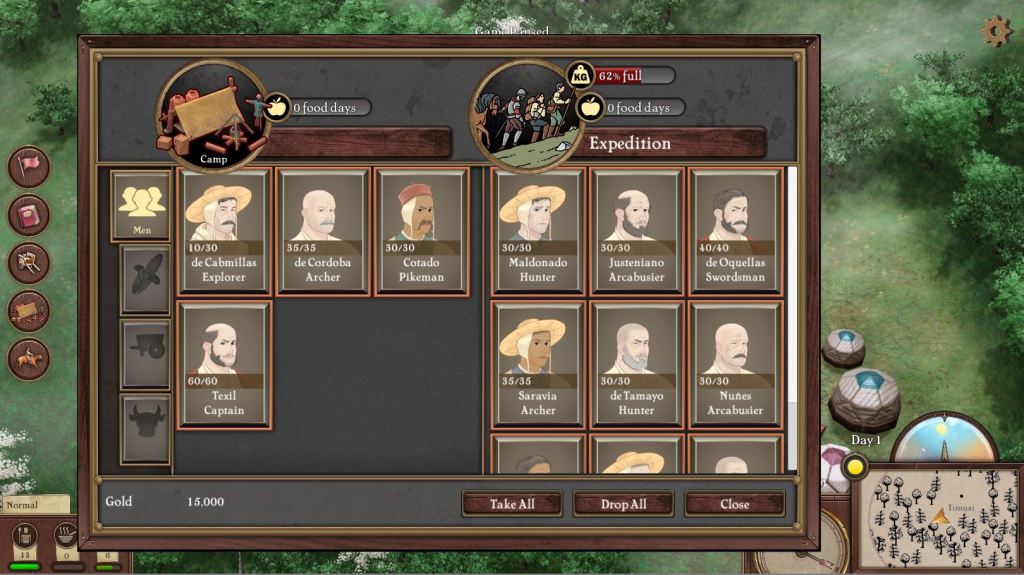The width and height of the screenshot is (1024, 575).
Task: Switch to the cart equipment tab
Action: point(145,354)
